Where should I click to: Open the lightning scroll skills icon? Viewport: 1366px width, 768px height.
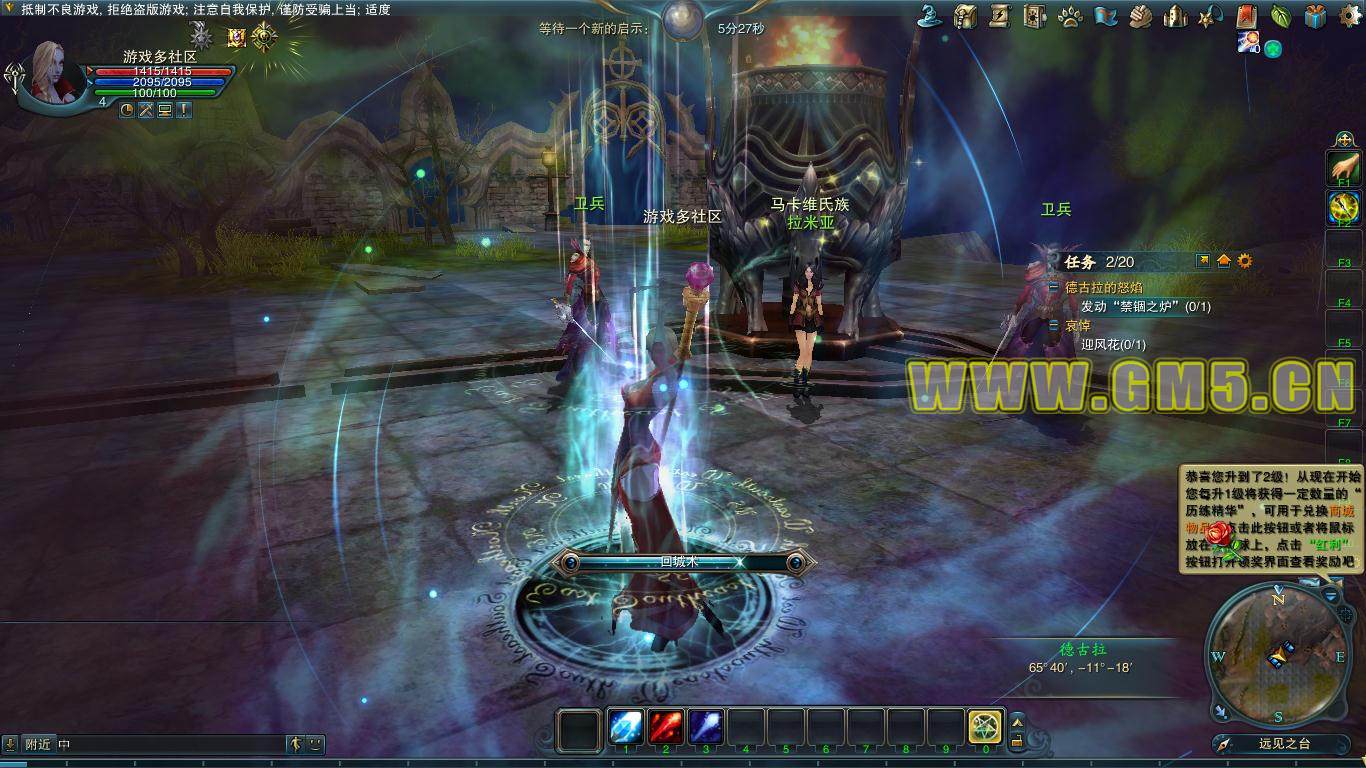(x=999, y=16)
